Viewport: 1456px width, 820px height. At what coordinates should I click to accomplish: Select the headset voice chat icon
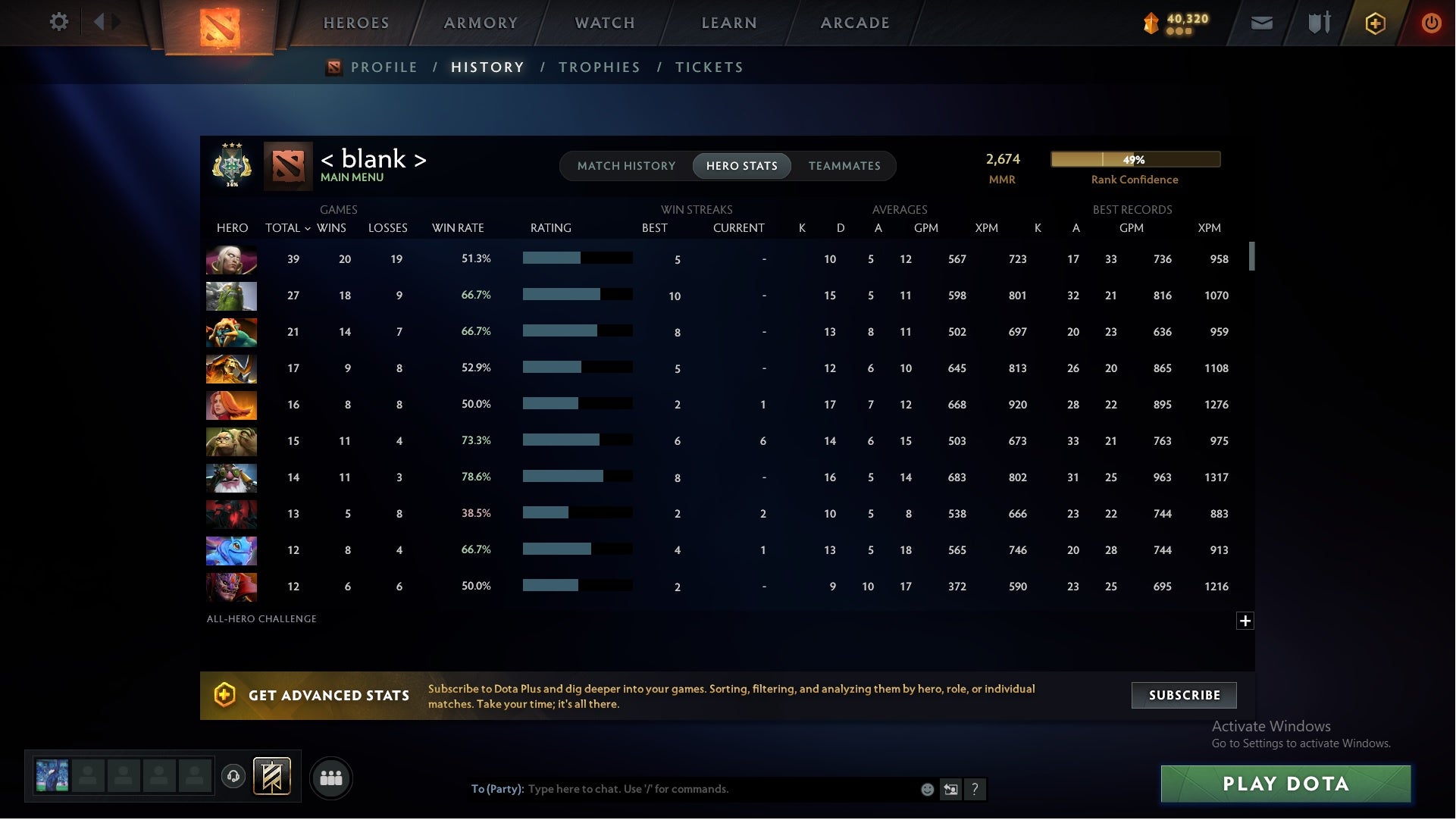coord(234,778)
